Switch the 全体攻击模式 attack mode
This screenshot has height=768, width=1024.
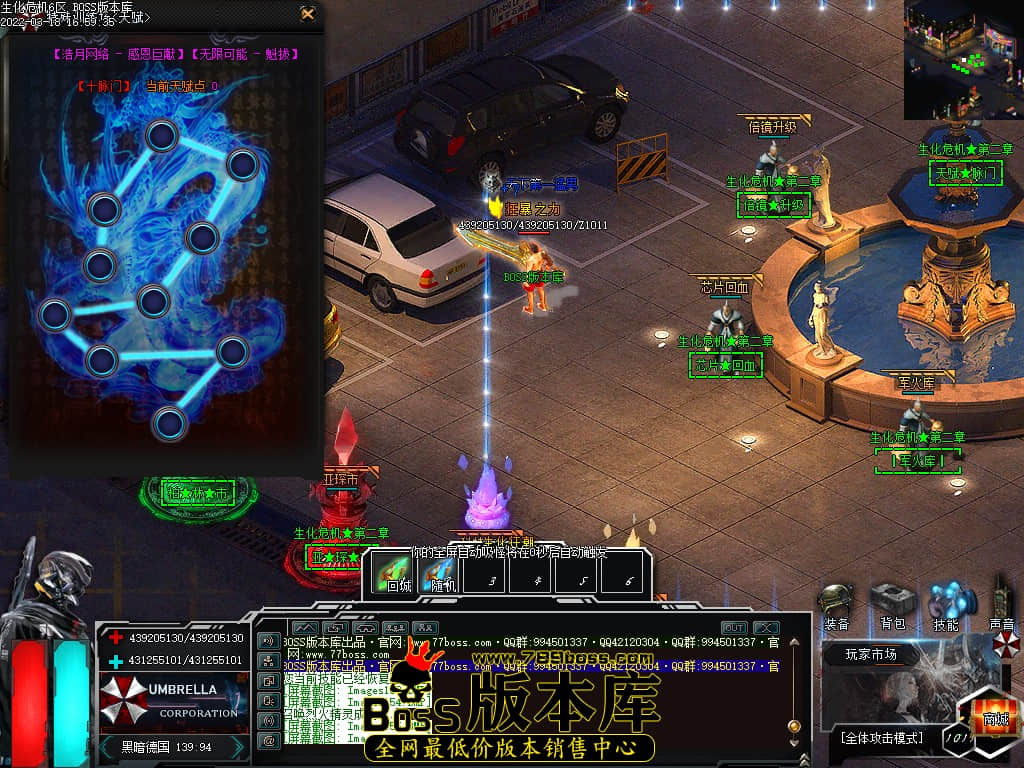click(x=882, y=739)
